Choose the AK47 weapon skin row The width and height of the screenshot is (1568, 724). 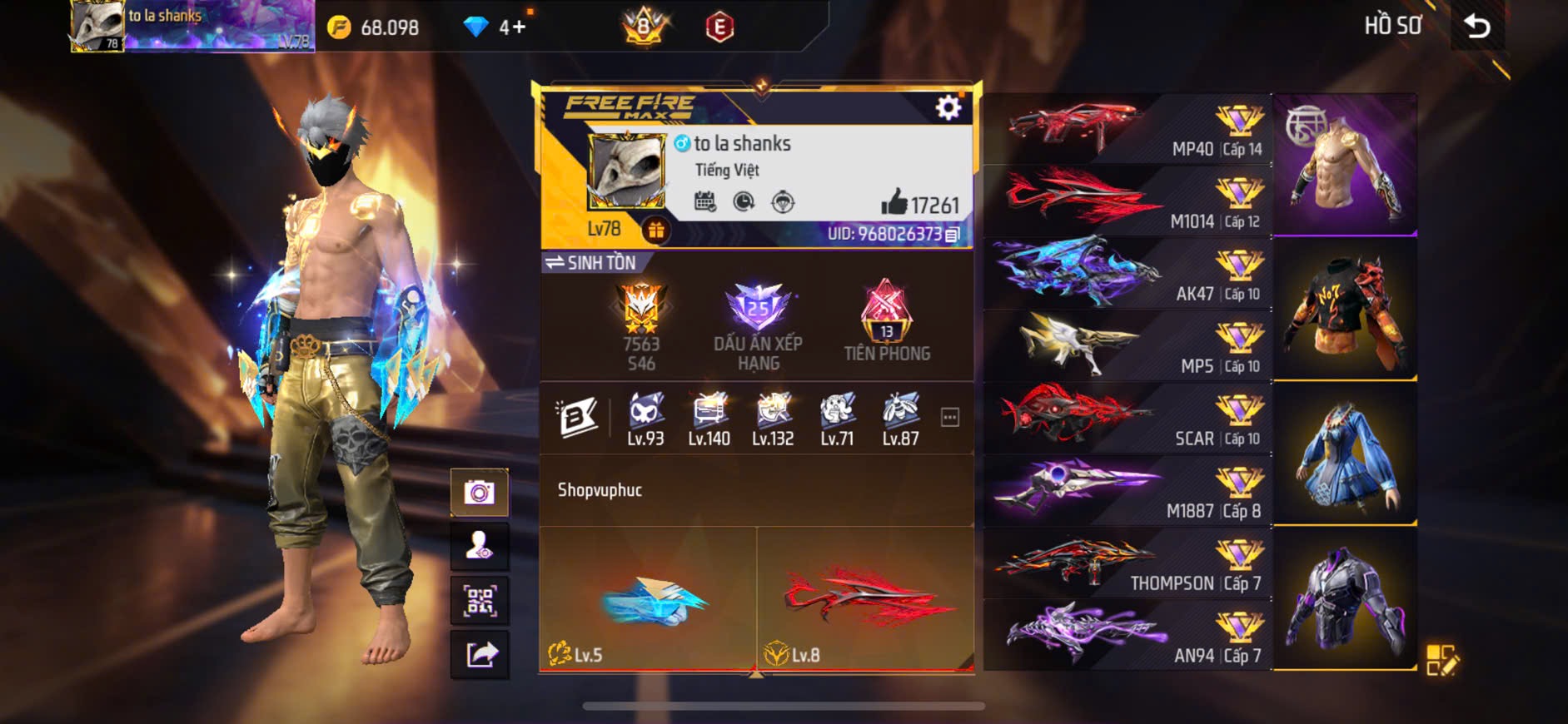coord(1127,273)
